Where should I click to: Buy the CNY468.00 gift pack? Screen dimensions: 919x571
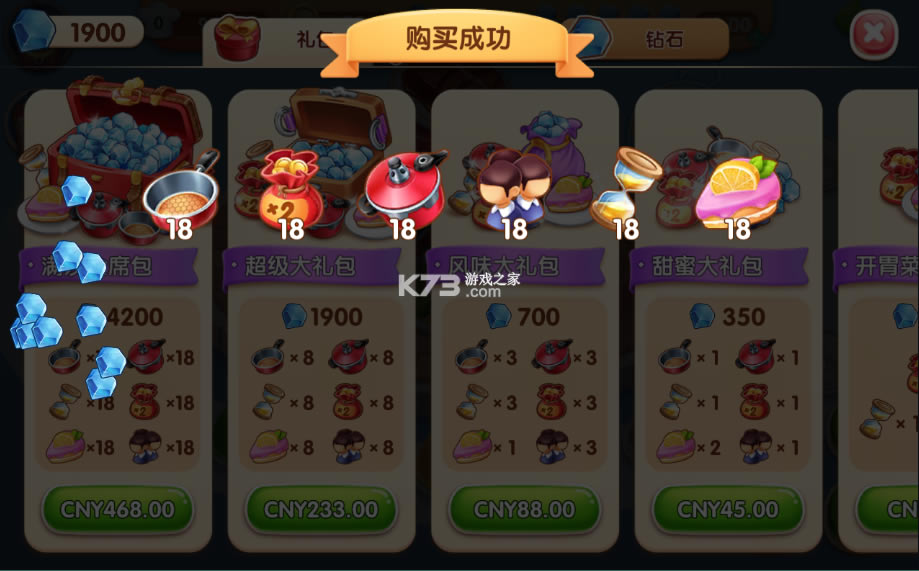pos(117,510)
